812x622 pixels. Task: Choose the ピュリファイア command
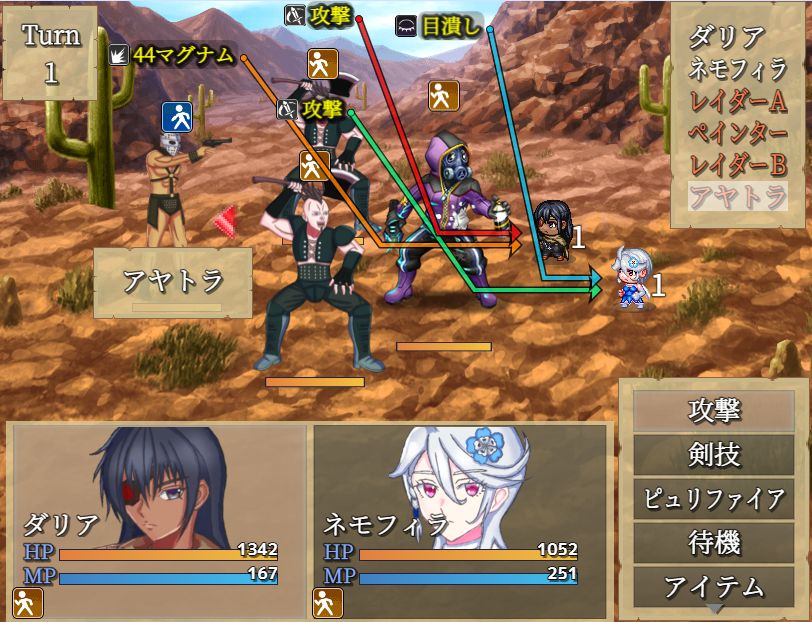[x=714, y=499]
